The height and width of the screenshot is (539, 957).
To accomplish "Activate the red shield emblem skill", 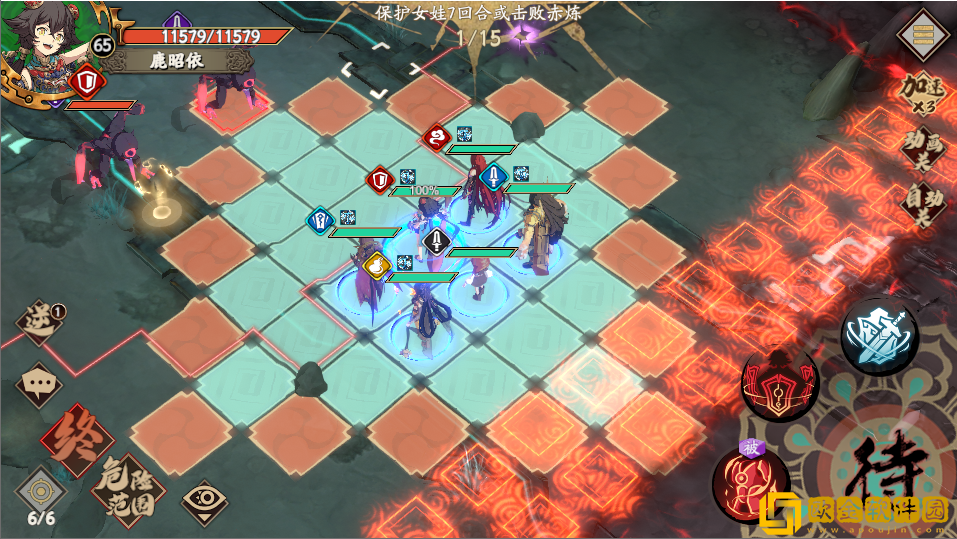I will [x=779, y=383].
